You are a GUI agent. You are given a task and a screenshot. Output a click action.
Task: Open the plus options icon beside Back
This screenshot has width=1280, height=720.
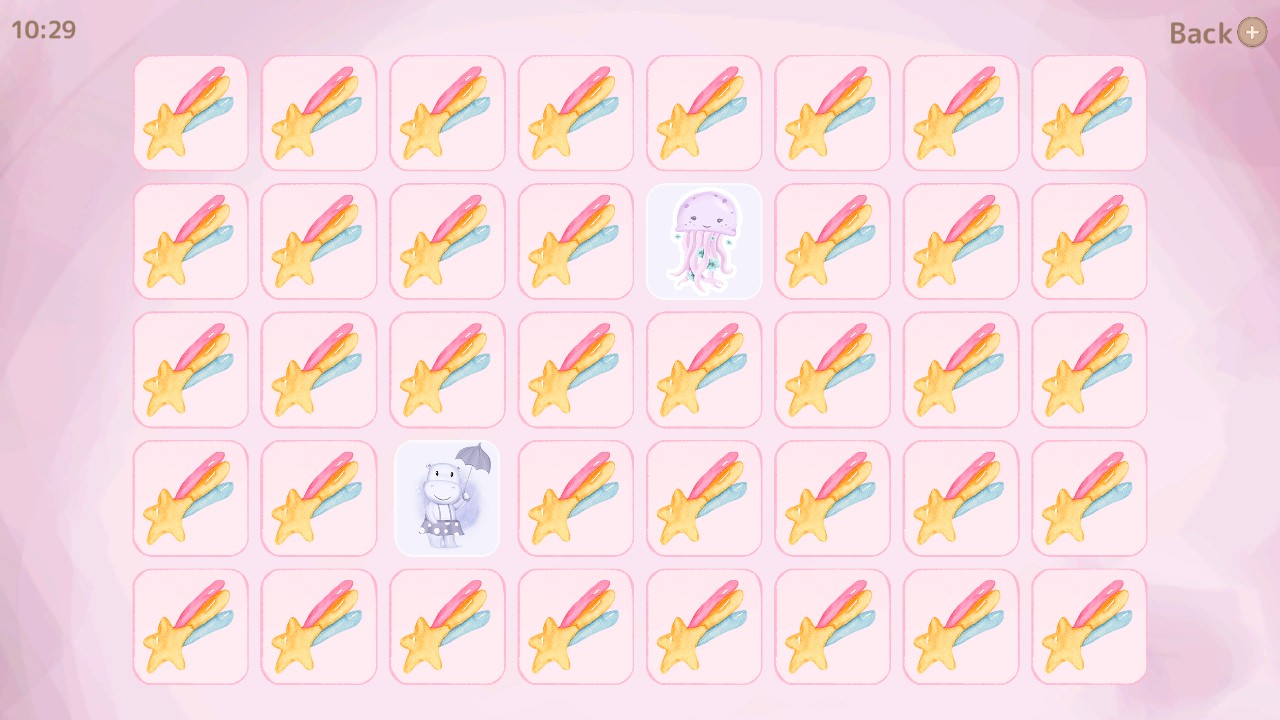pos(1252,33)
